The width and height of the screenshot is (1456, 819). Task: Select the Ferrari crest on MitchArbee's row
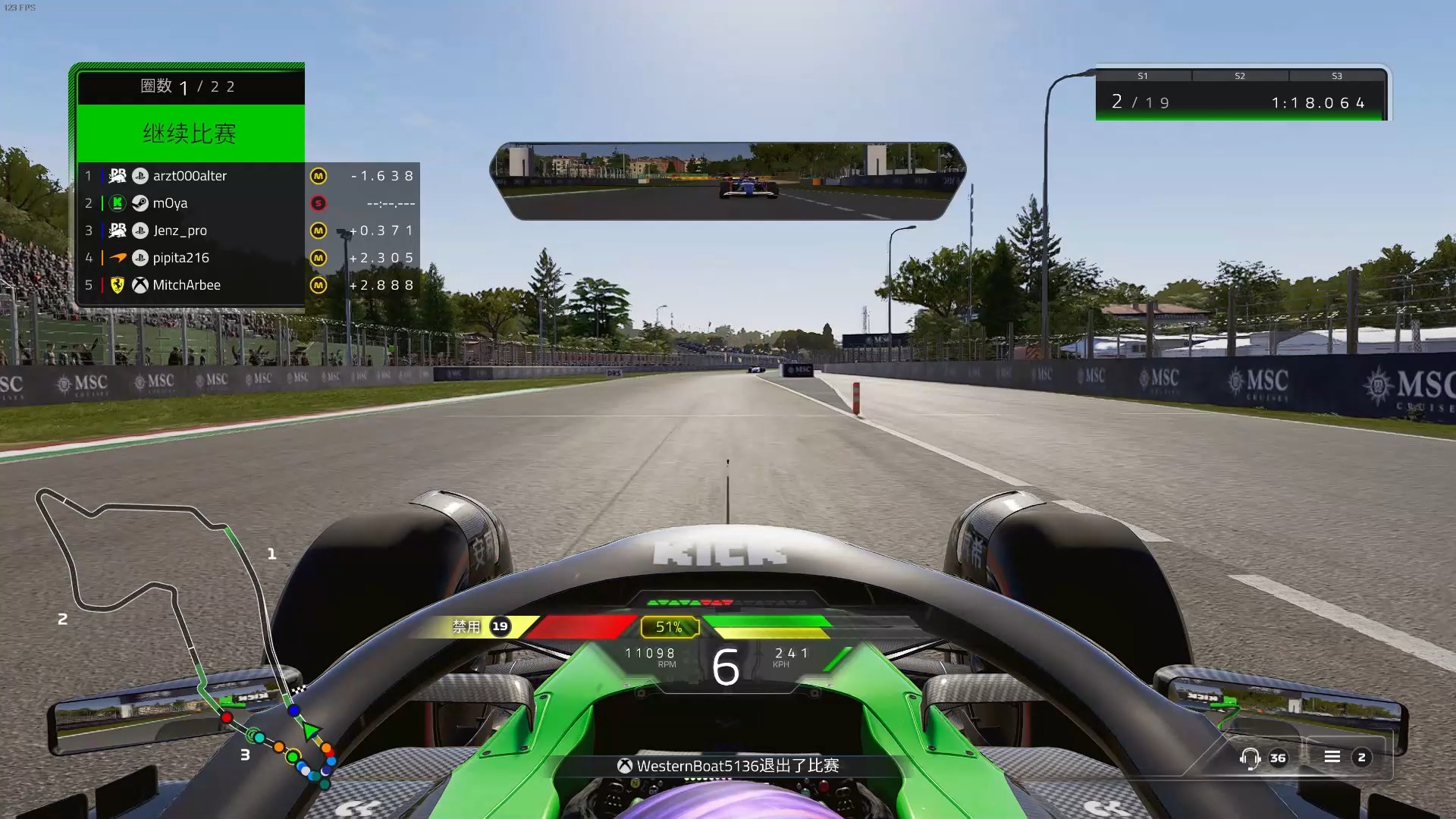click(118, 285)
